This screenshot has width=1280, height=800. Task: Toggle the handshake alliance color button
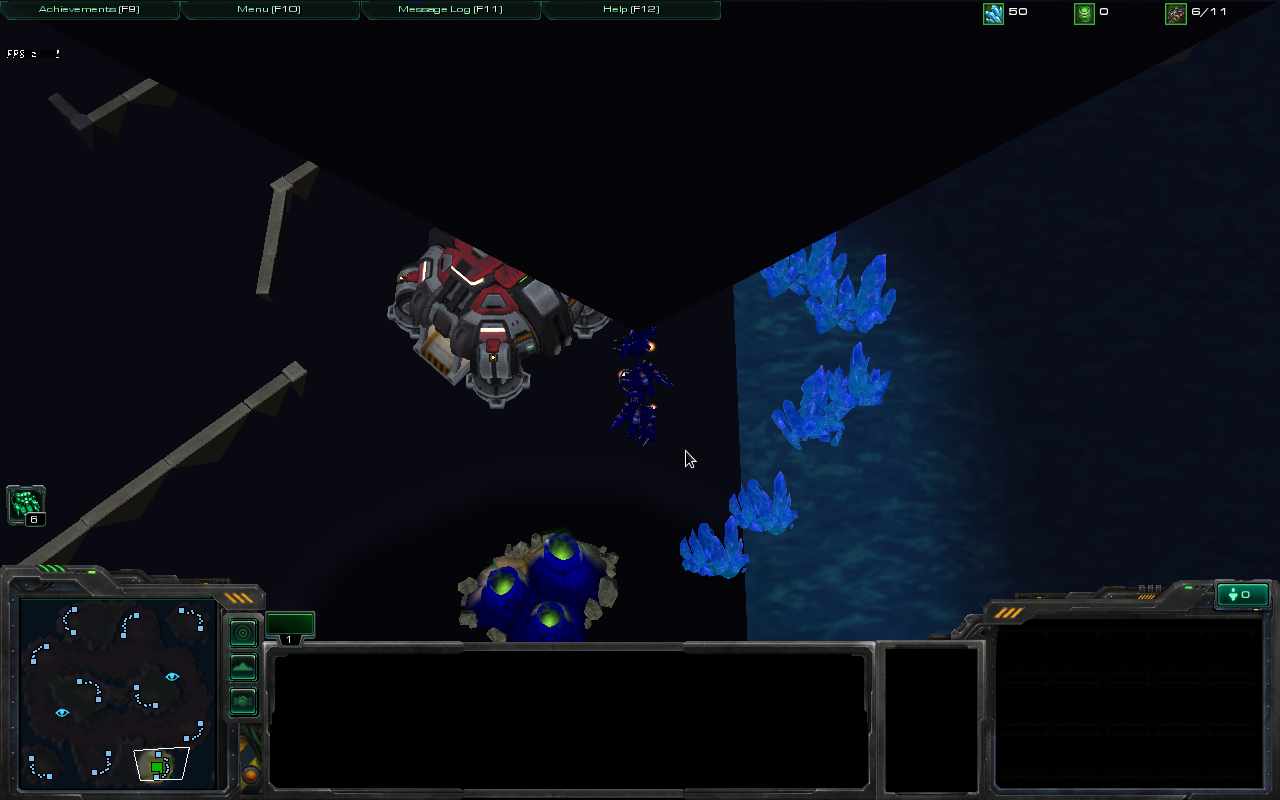(243, 701)
